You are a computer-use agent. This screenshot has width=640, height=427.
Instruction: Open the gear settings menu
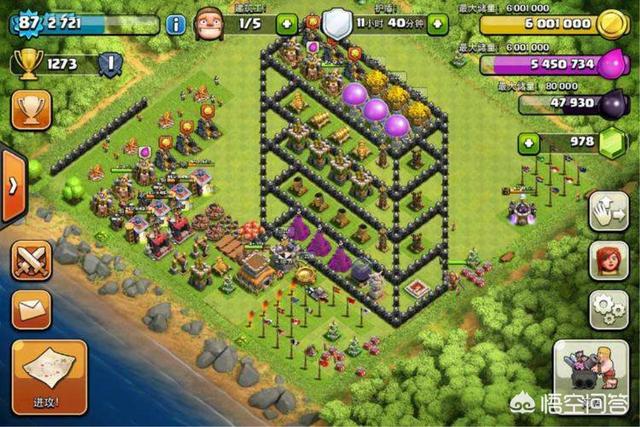coord(608,306)
